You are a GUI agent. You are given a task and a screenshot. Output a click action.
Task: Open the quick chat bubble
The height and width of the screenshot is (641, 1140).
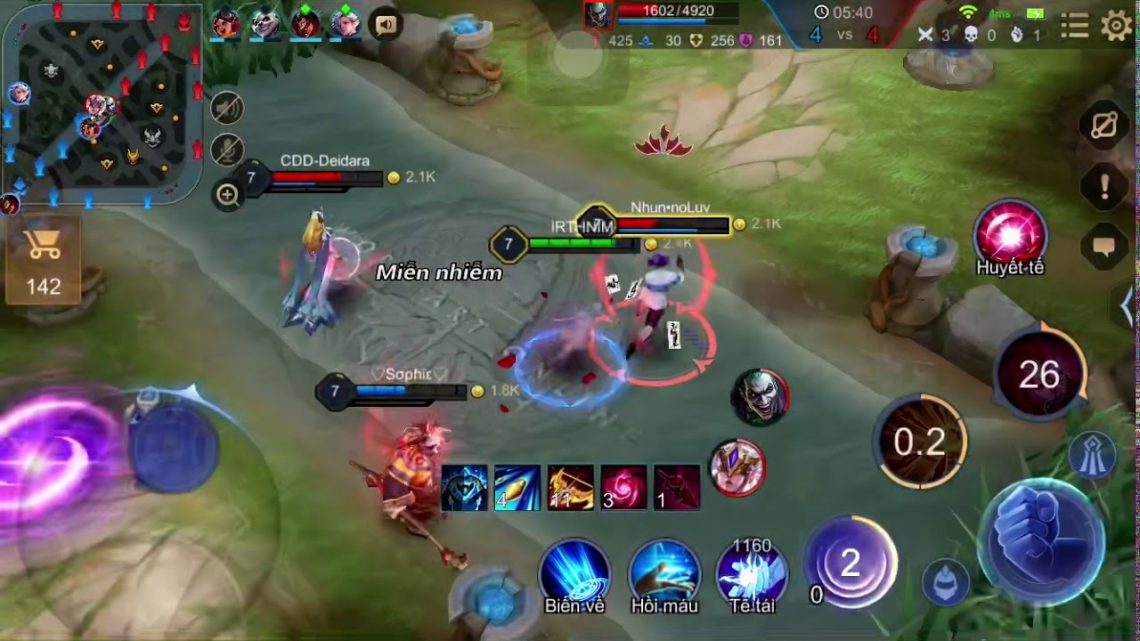[1105, 246]
